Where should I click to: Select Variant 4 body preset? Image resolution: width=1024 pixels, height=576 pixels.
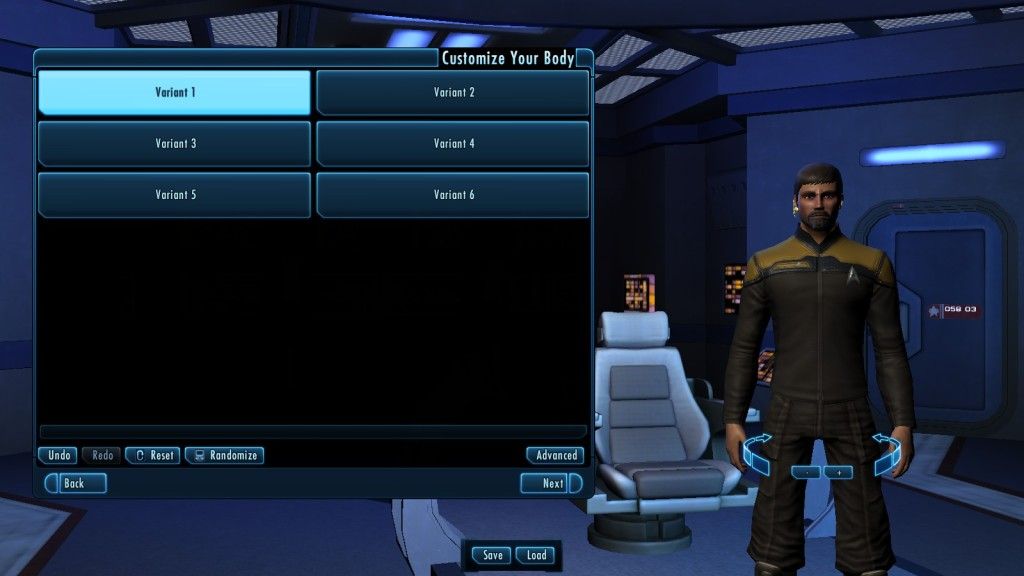(x=453, y=144)
